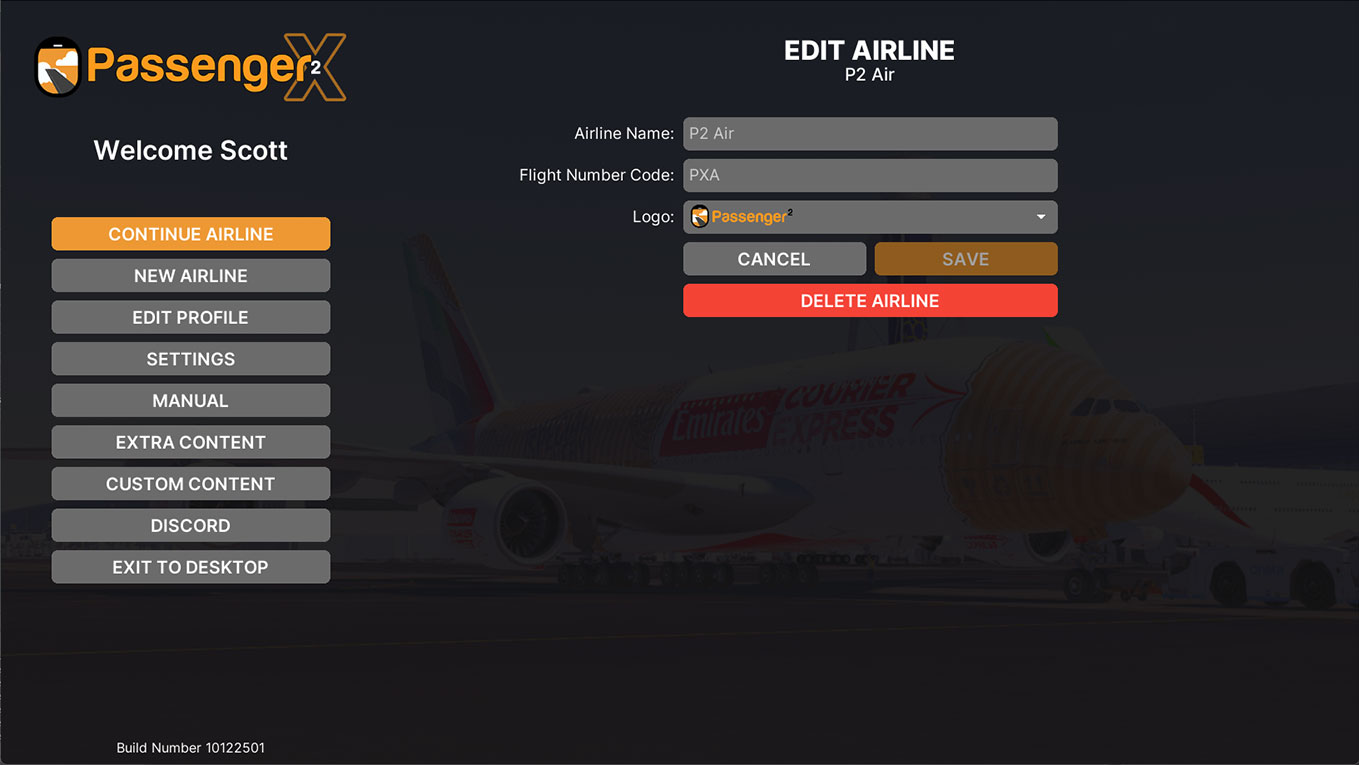
Task: Open Edit Profile
Action: point(190,317)
